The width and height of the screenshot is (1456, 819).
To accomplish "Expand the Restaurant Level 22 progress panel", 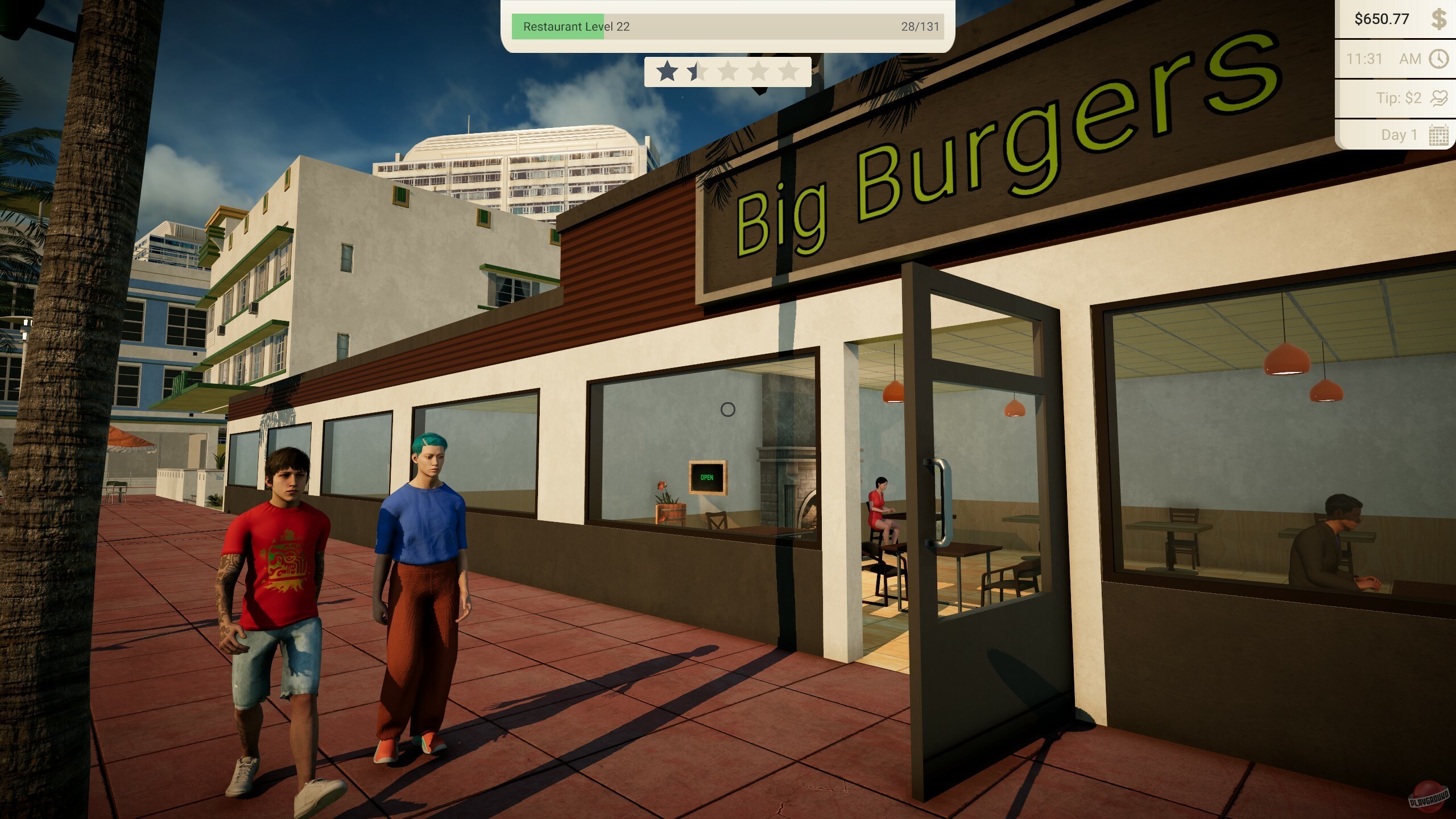I will click(x=728, y=26).
